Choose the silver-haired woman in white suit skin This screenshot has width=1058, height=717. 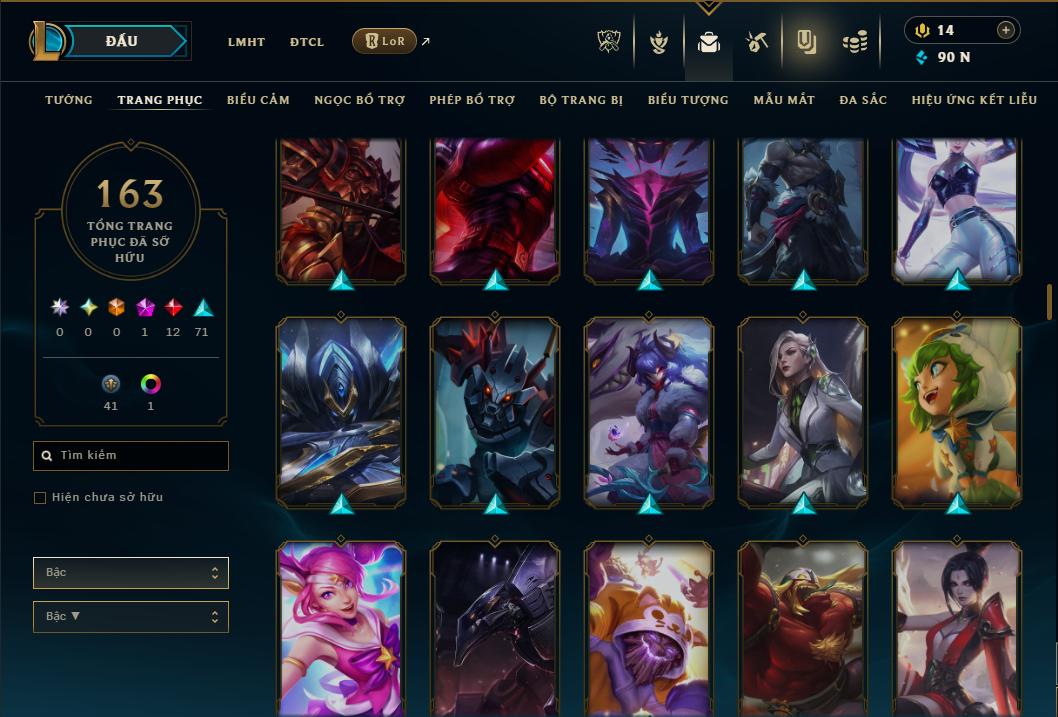[803, 410]
